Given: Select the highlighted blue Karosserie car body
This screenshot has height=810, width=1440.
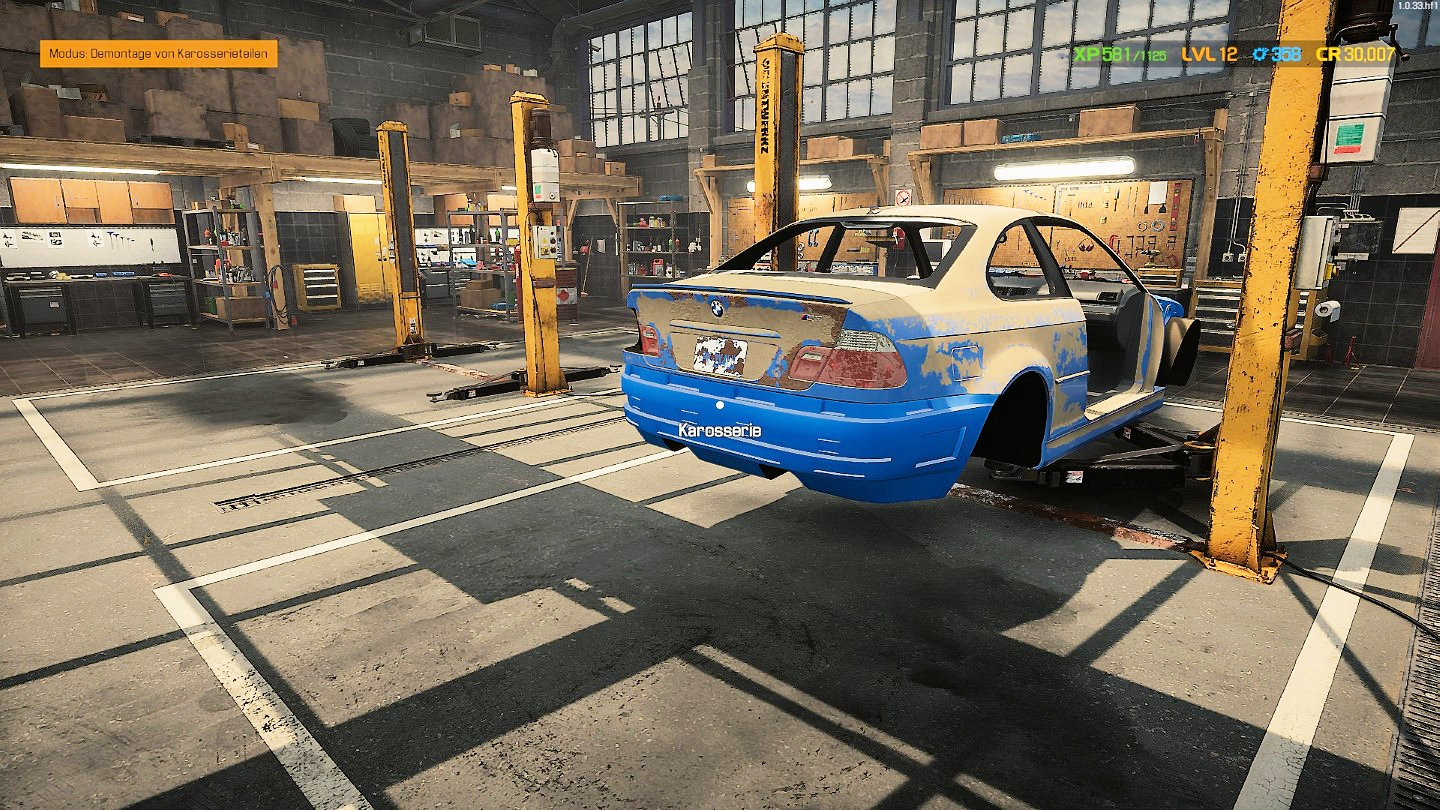Looking at the screenshot, I should tap(800, 440).
